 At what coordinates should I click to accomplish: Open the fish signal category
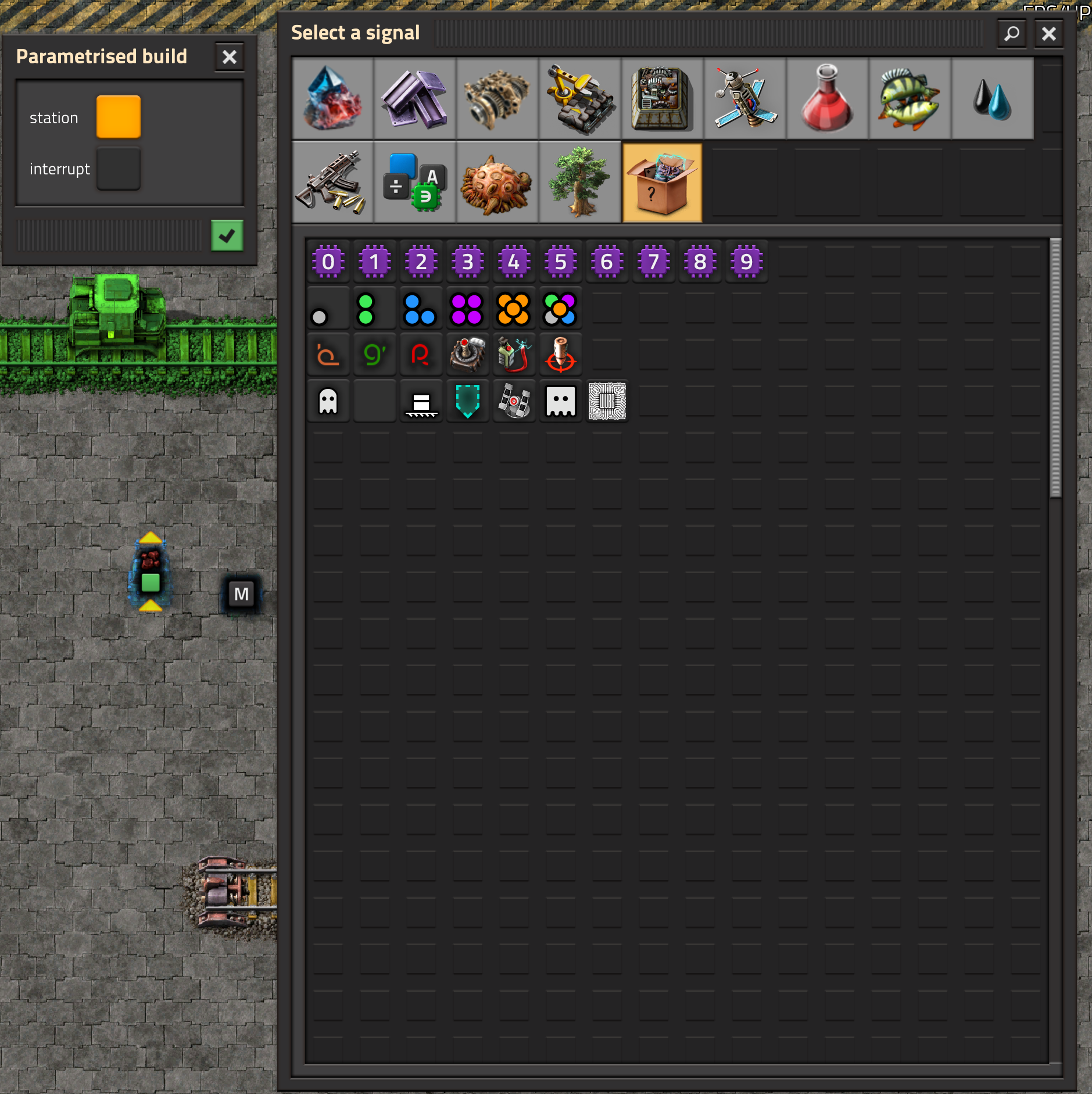[908, 99]
